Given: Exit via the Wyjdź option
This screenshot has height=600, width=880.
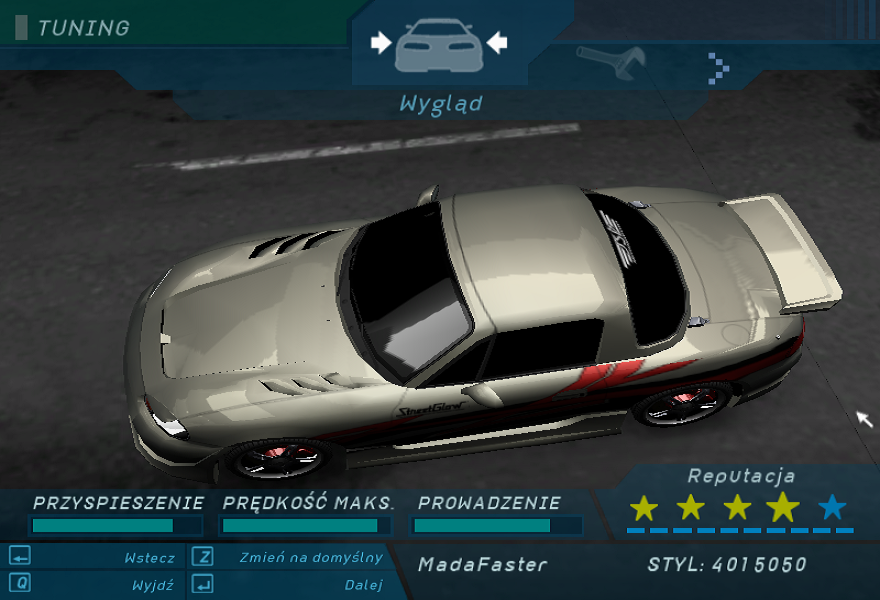Looking at the screenshot, I should (152, 584).
